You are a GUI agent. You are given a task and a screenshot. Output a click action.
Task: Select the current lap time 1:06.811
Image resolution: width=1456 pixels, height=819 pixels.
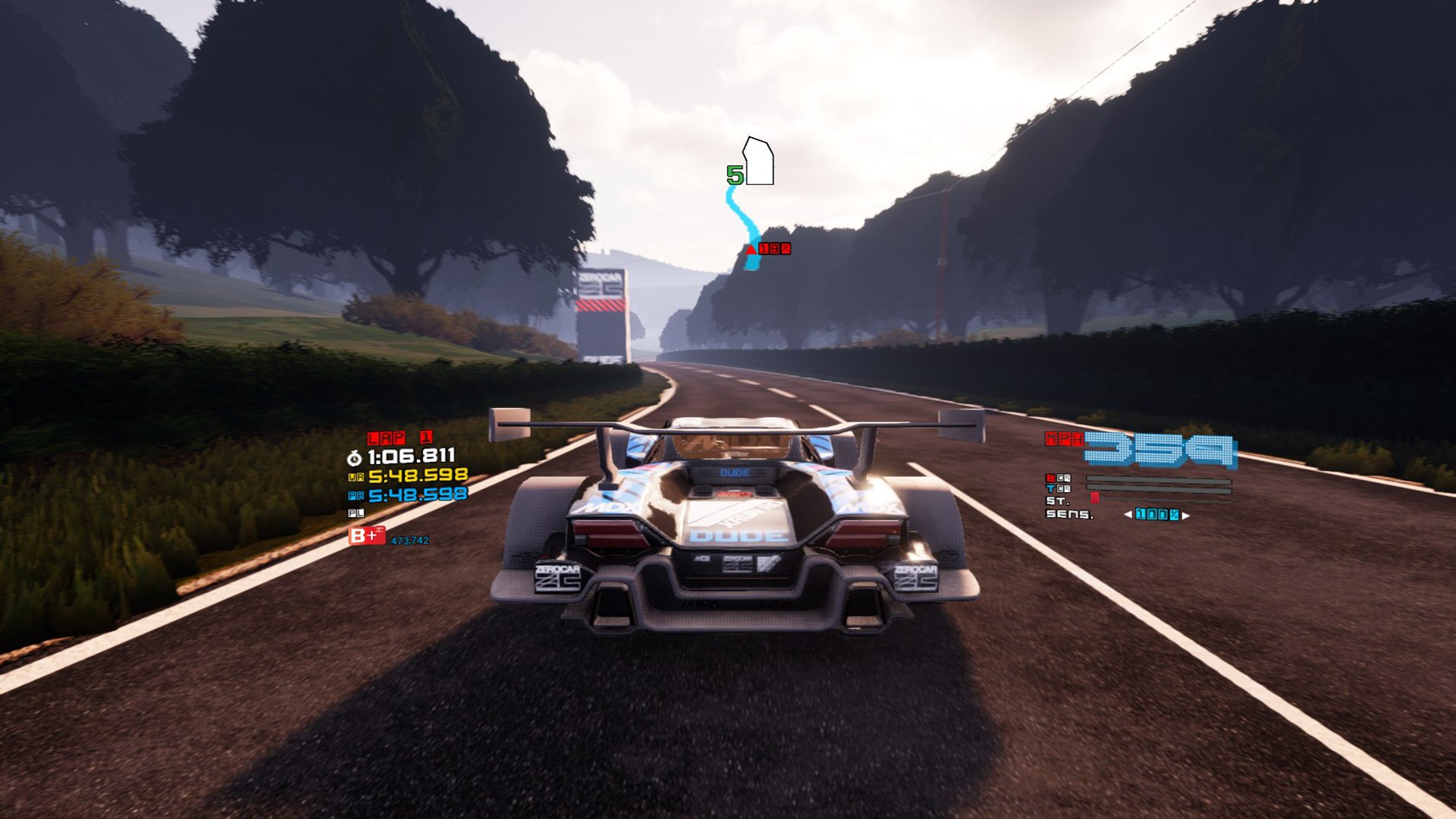(x=412, y=457)
